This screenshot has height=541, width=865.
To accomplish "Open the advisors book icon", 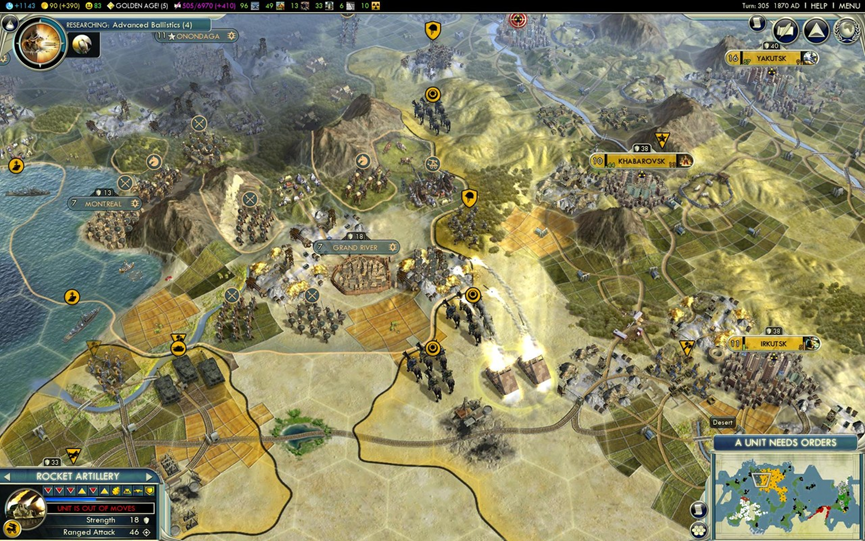I will click(786, 31).
